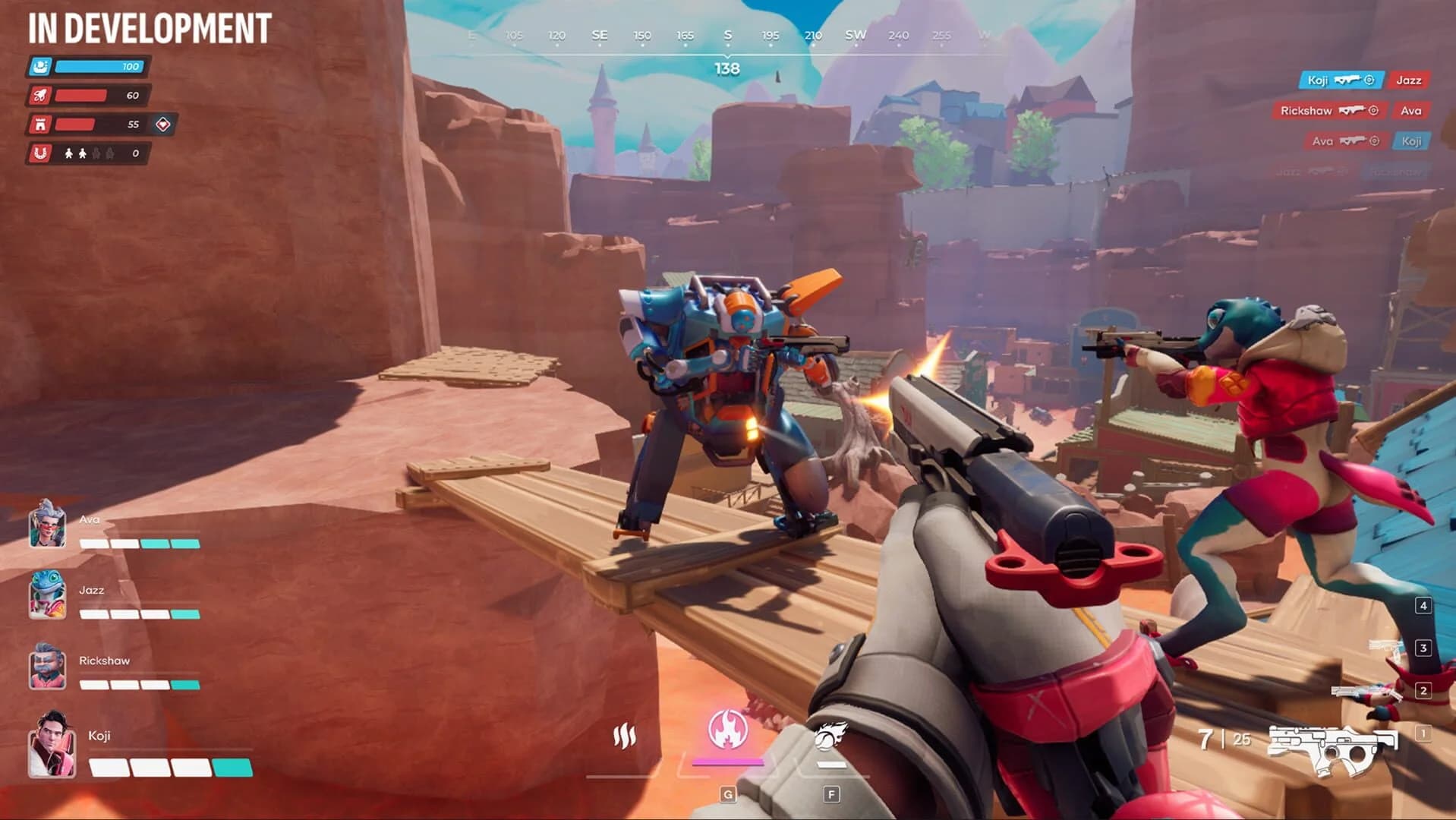Click the blue faction icon on the 100 bar

click(x=40, y=66)
